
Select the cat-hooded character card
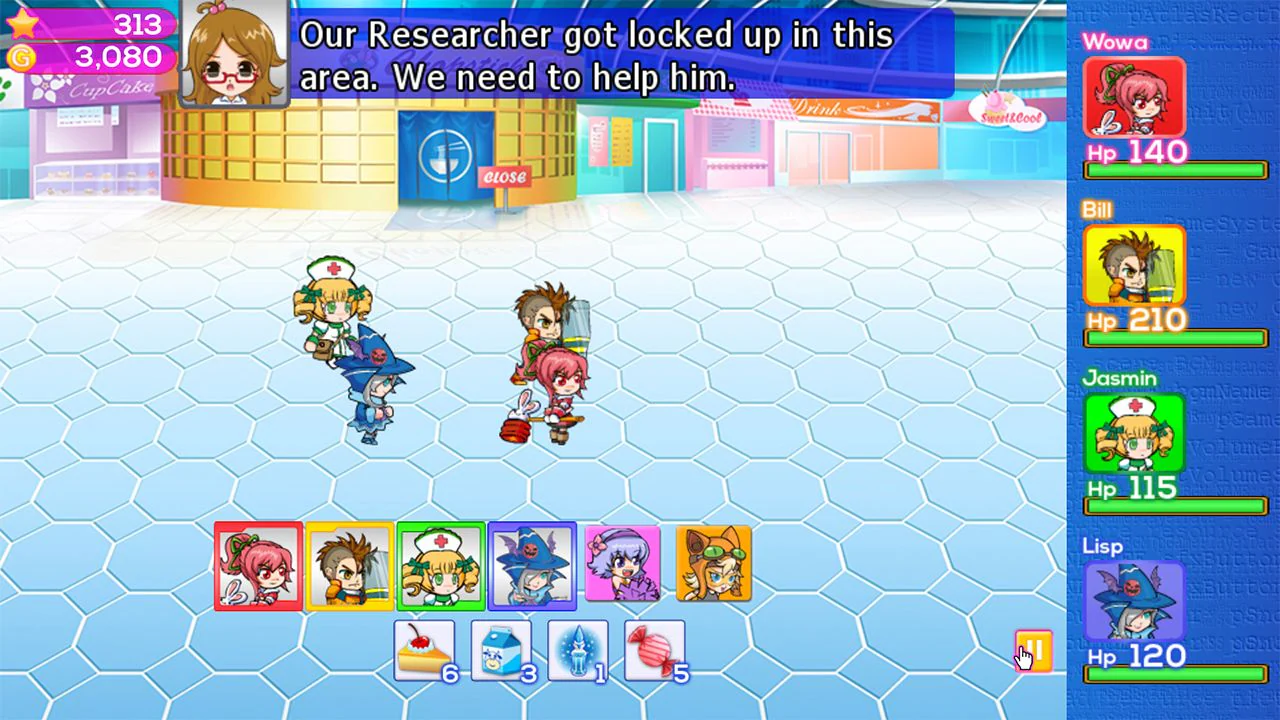tap(715, 565)
